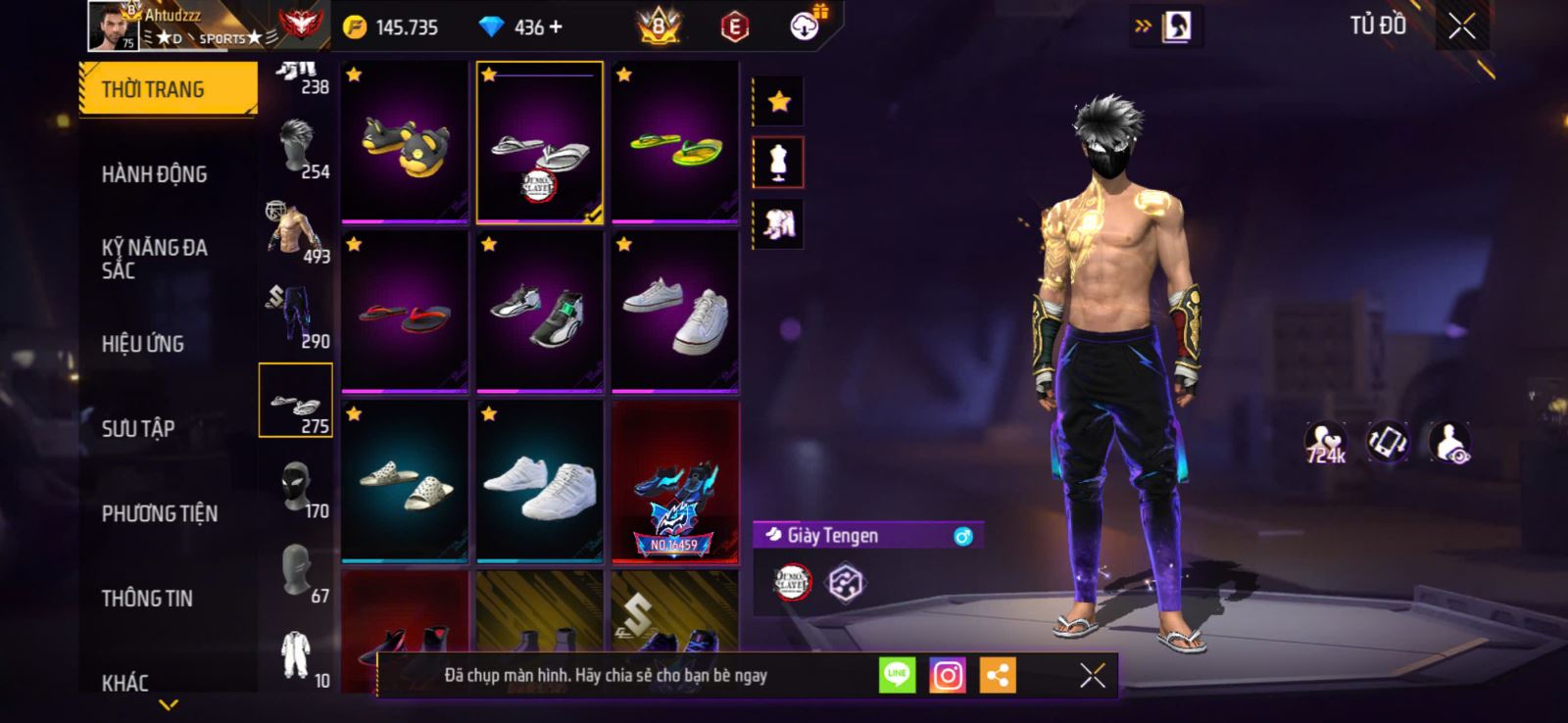The height and width of the screenshot is (723, 1568).
Task: Open the pants subcategory with 290 items
Action: (x=297, y=316)
